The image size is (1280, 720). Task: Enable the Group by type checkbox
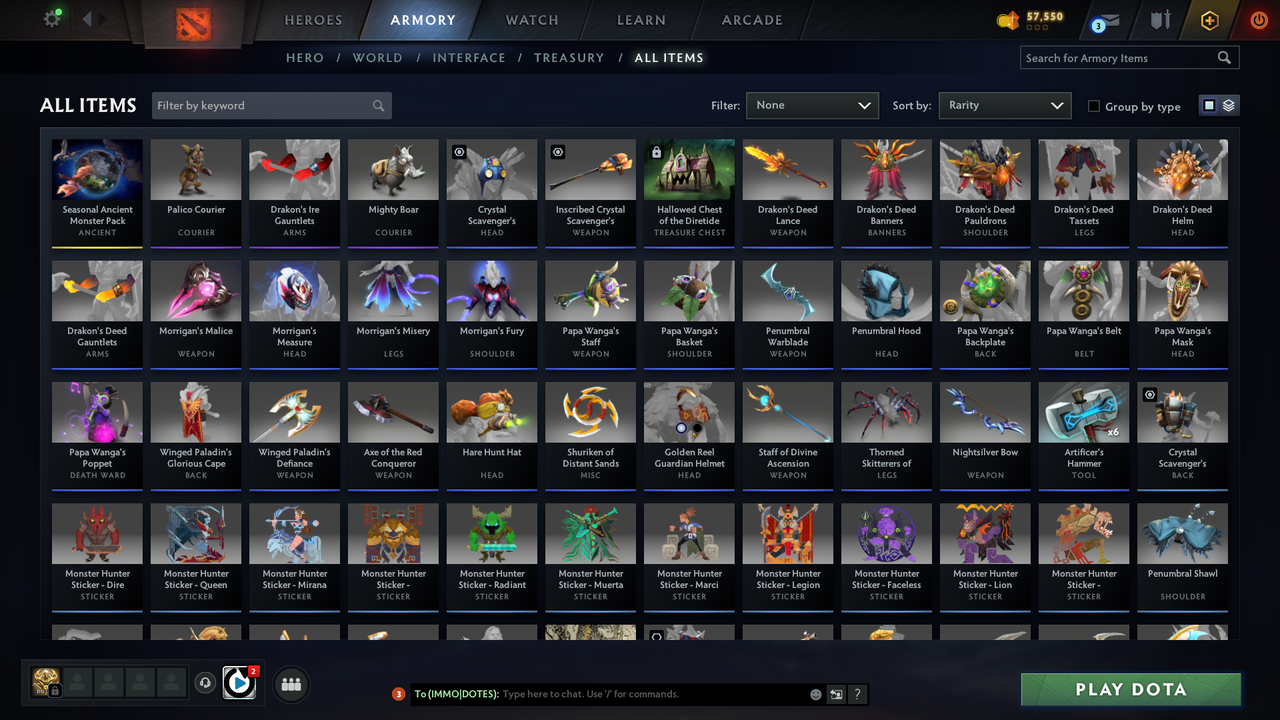(1094, 105)
